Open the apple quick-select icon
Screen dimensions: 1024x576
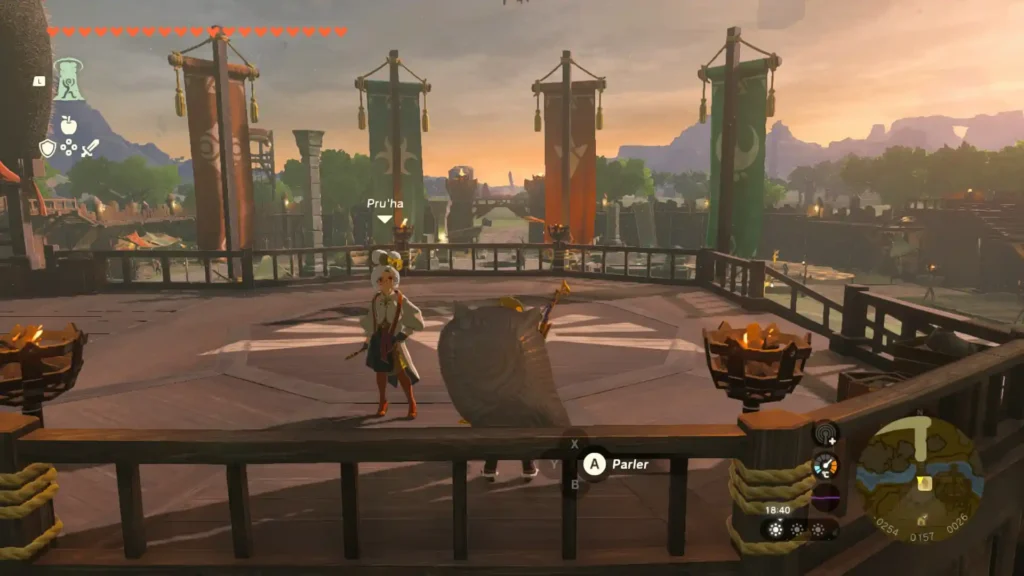[68, 125]
